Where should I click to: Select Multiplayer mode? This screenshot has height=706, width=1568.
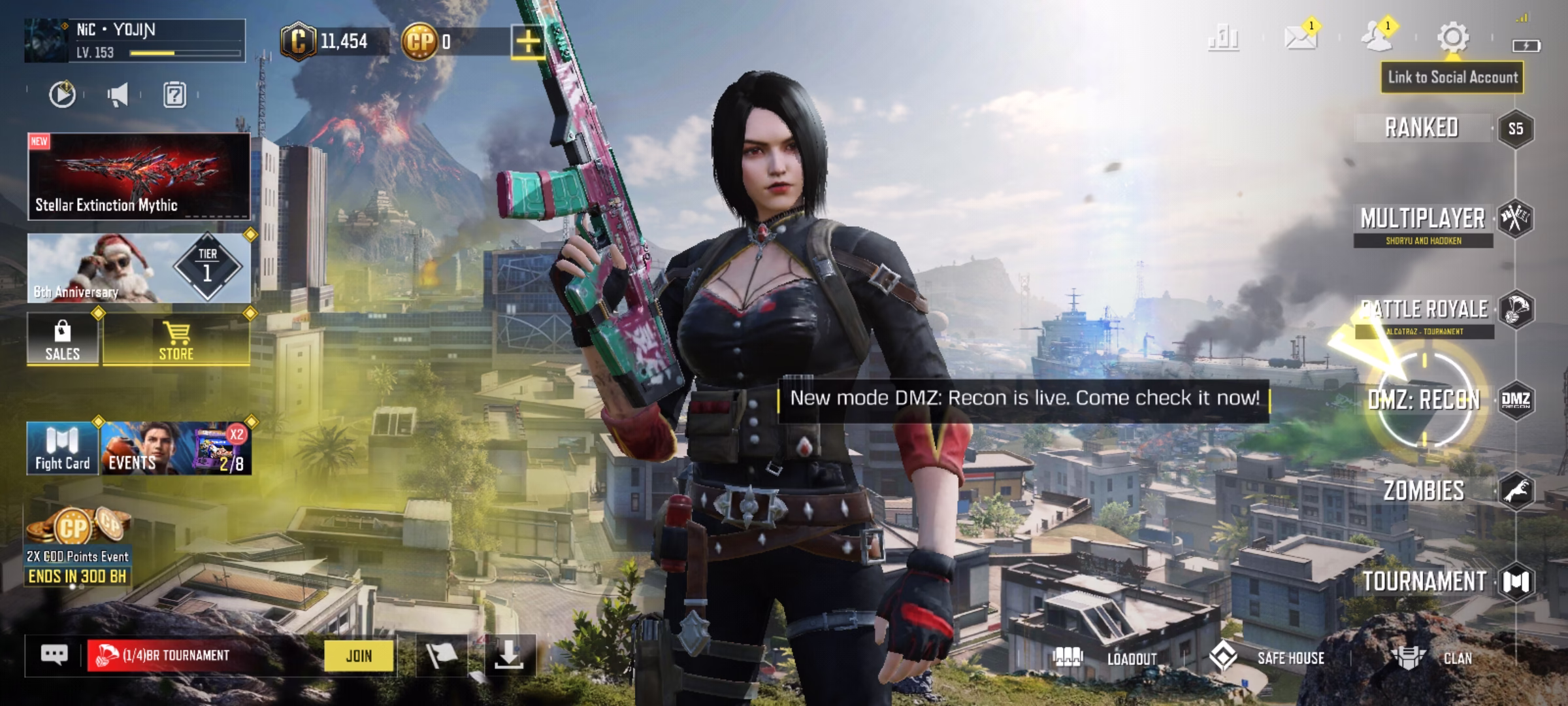(1423, 220)
